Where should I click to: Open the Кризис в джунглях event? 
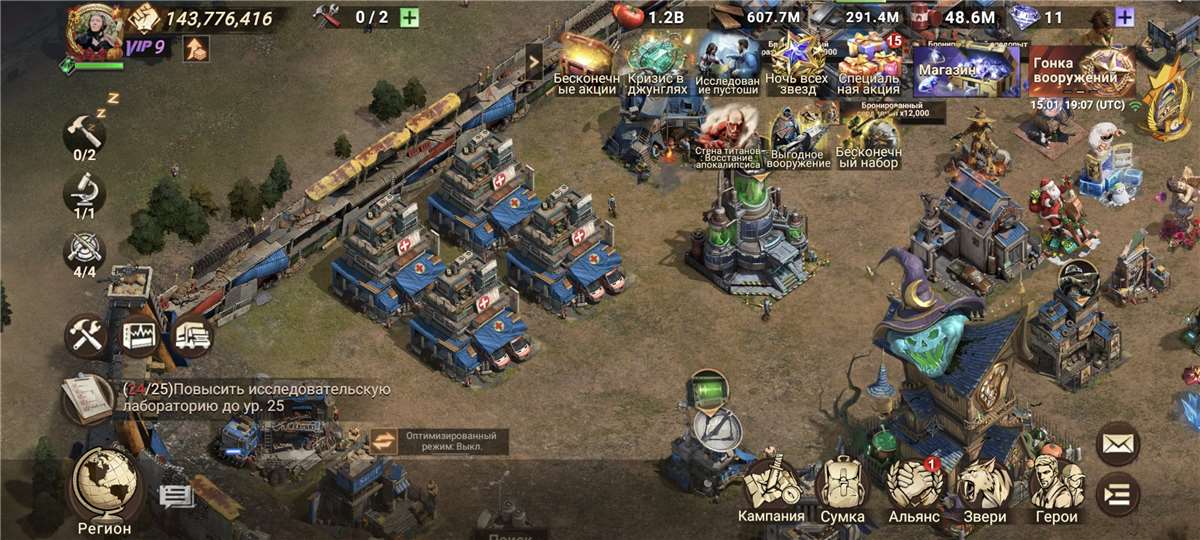[x=657, y=68]
